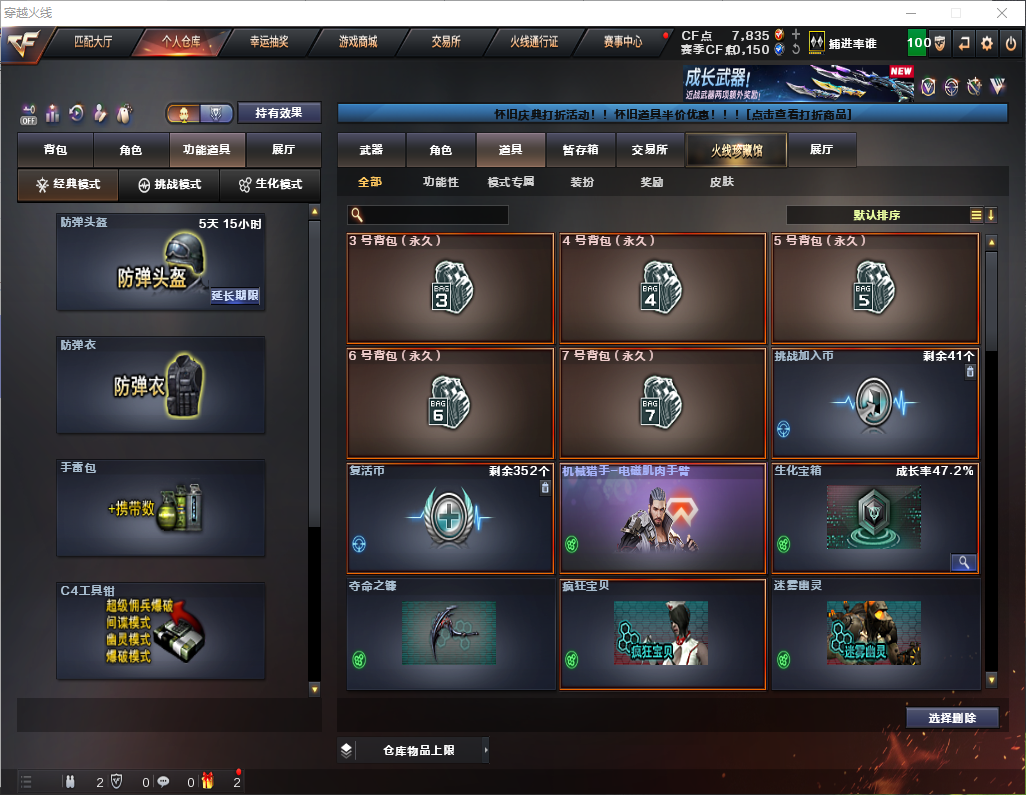
Task: Open the 交易所 exchange in the top menu
Action: point(446,43)
